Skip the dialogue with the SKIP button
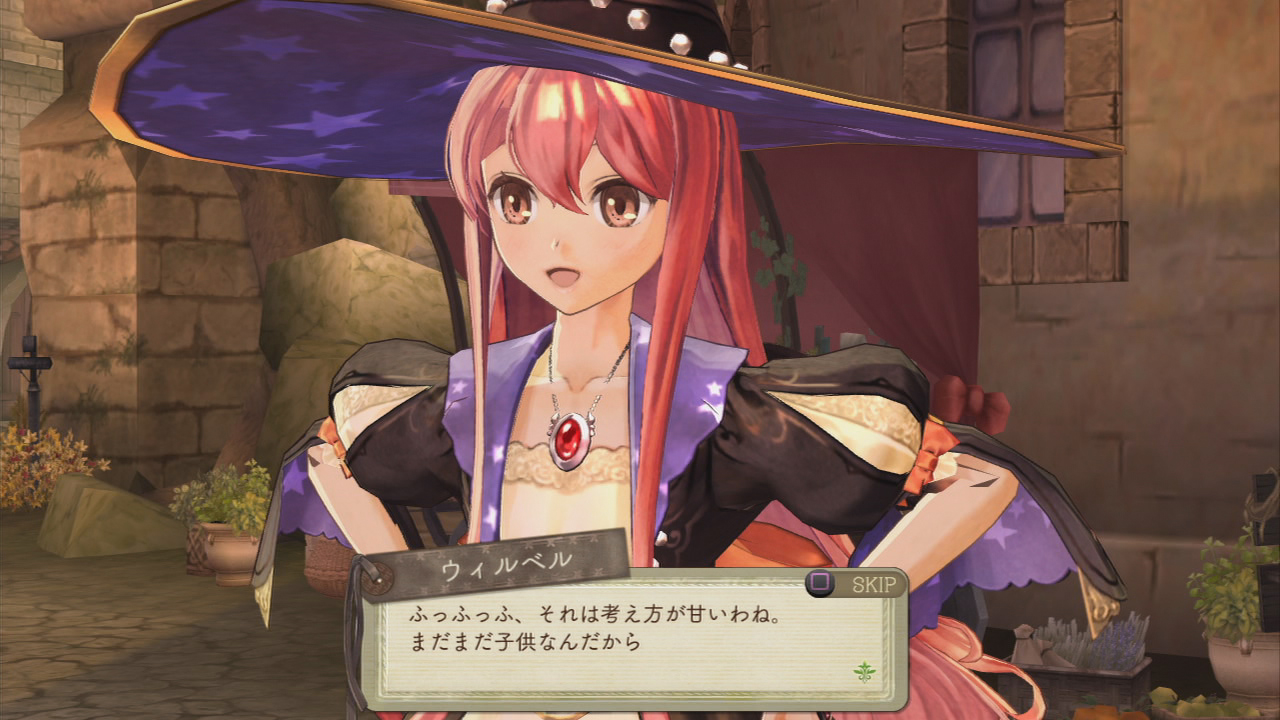The width and height of the screenshot is (1280, 720). pyautogui.click(x=855, y=584)
